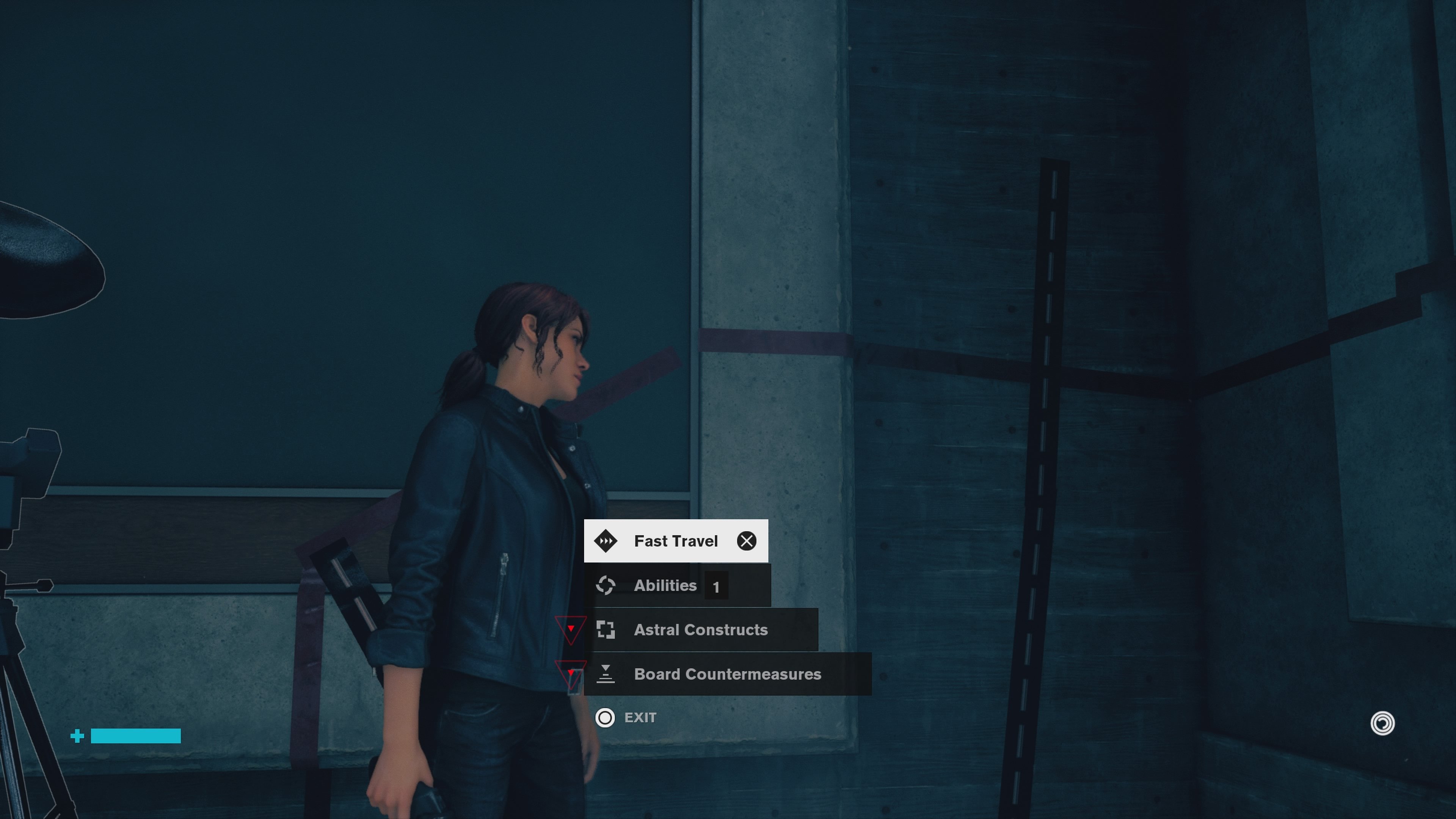Open Board Countermeasures

727,674
